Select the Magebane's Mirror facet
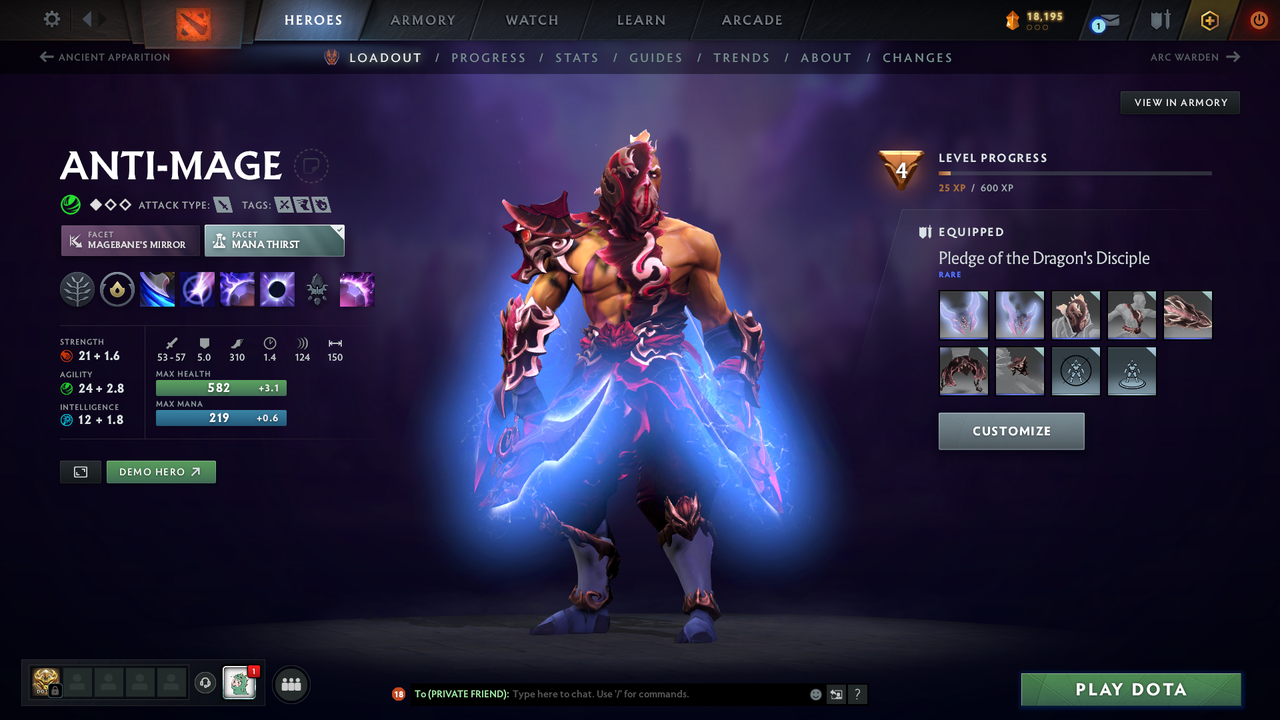Viewport: 1280px width, 720px height. 129,240
